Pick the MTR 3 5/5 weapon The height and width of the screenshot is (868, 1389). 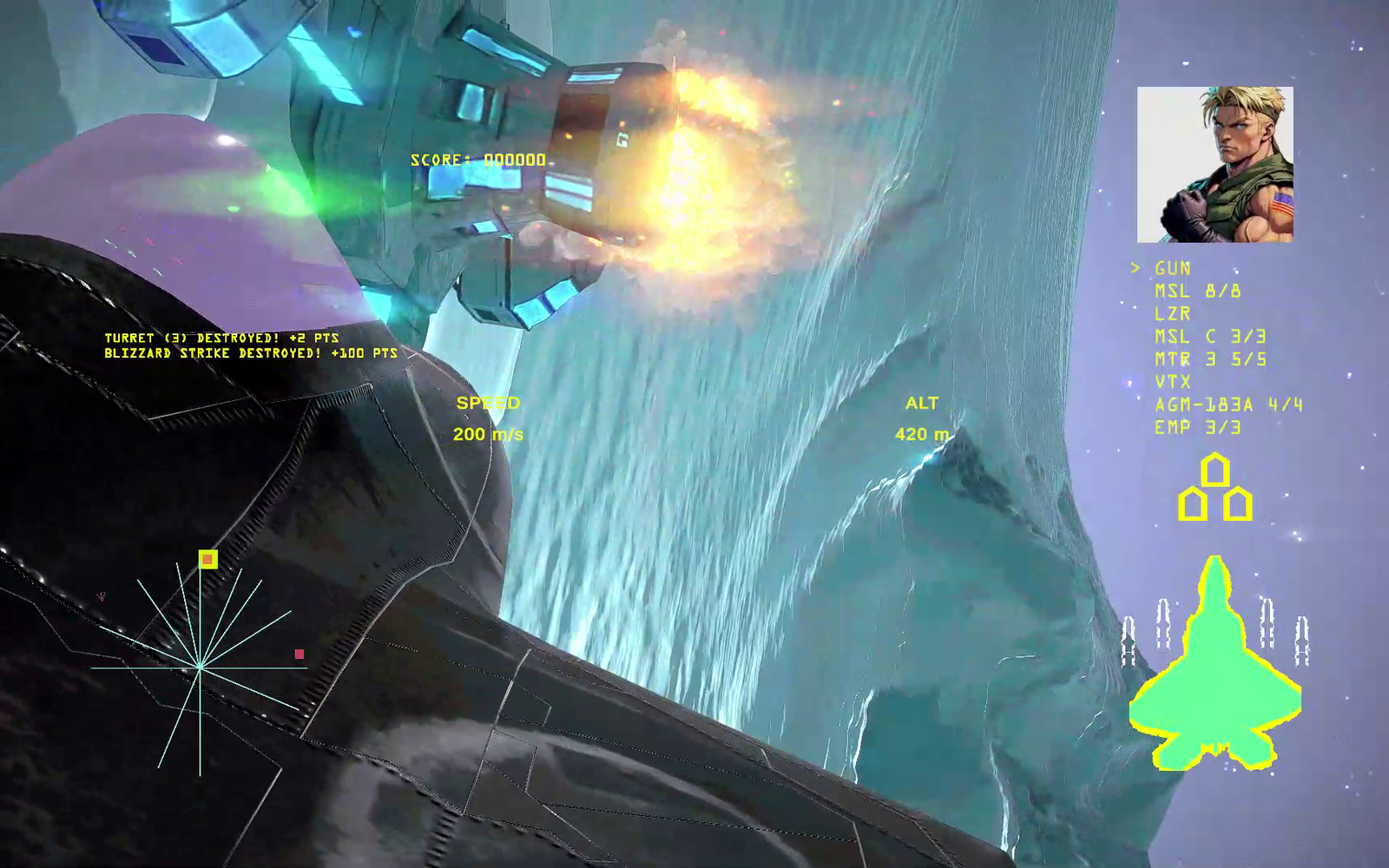click(x=1209, y=359)
